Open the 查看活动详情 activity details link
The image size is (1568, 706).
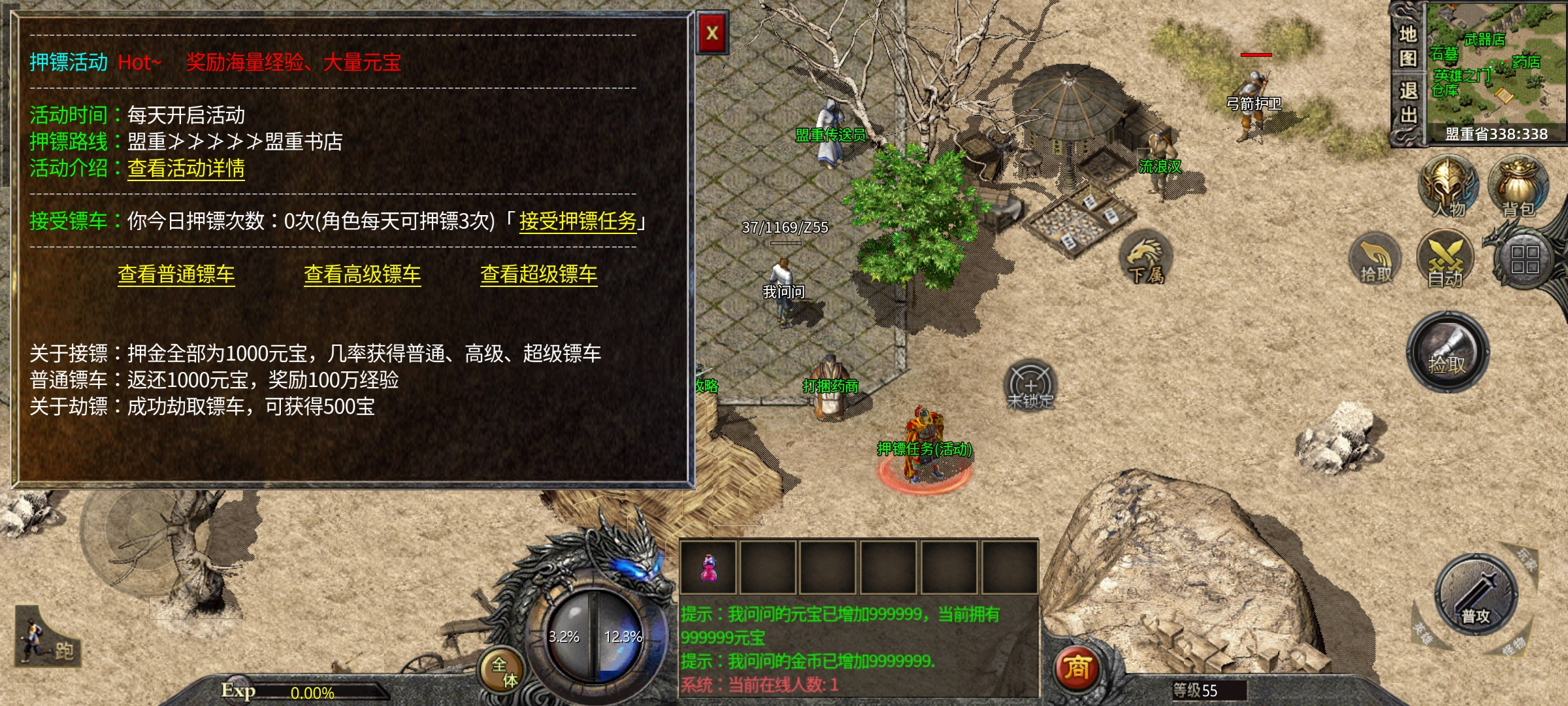[x=186, y=169]
